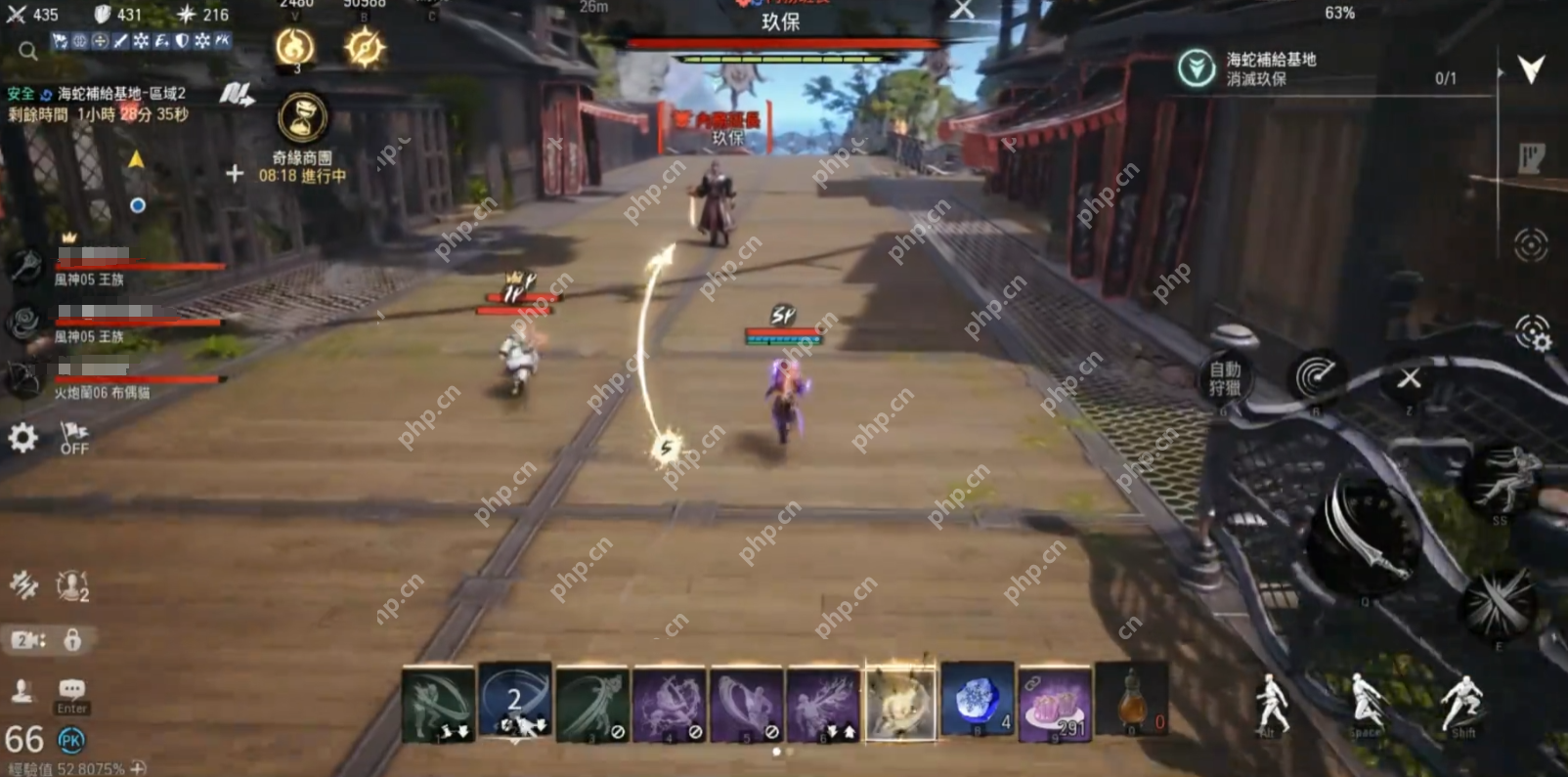The height and width of the screenshot is (777, 1568).
Task: Click the magnifying glass search icon
Action: [28, 50]
